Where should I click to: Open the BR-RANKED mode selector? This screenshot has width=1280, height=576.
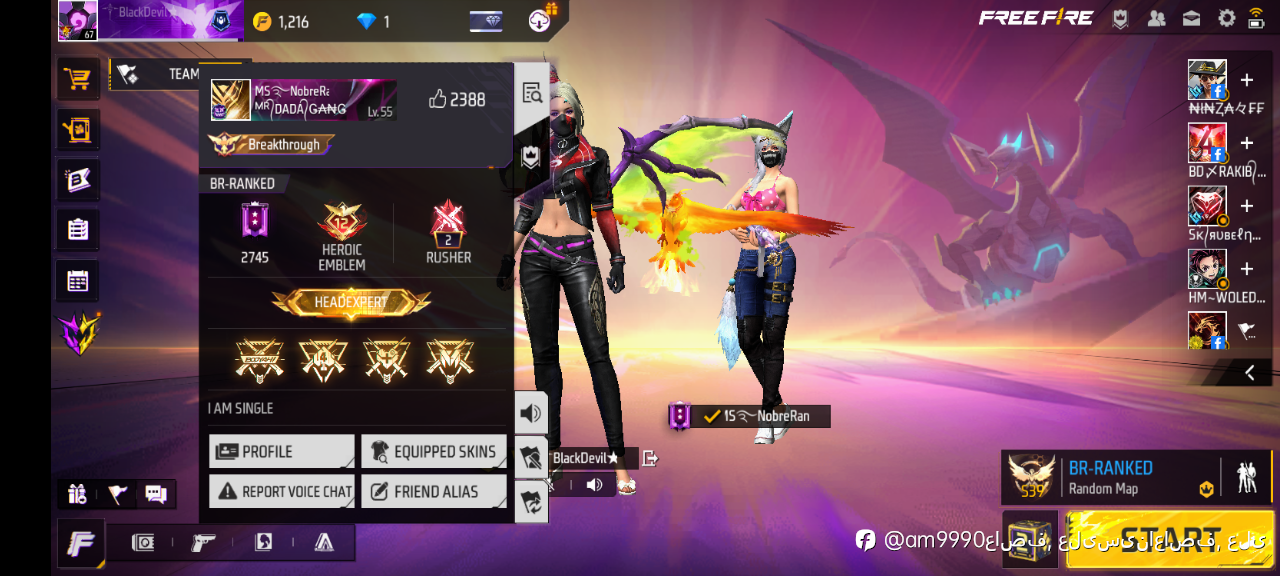pos(1110,477)
